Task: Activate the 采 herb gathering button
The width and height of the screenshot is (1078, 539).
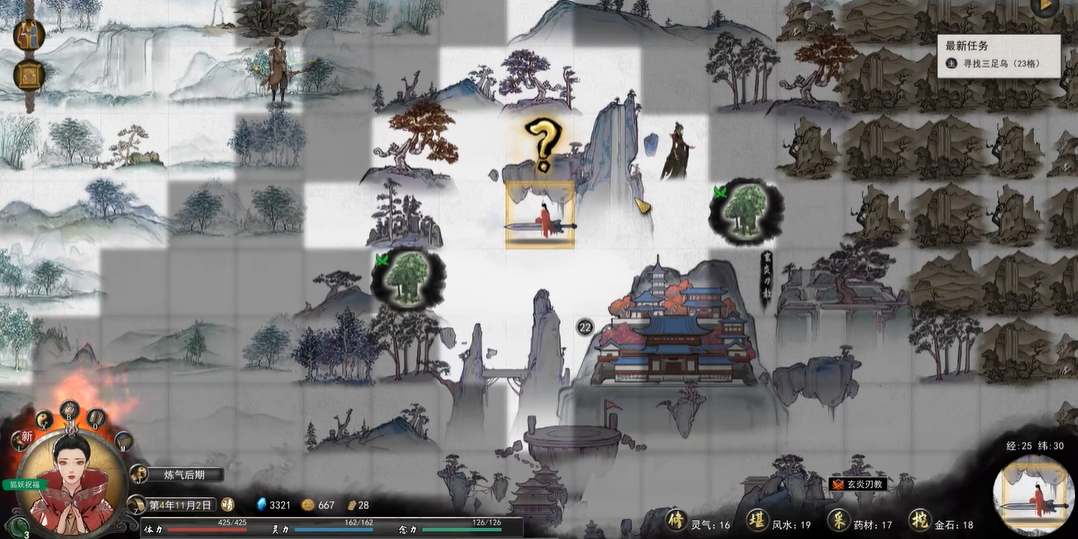Action: point(839,521)
